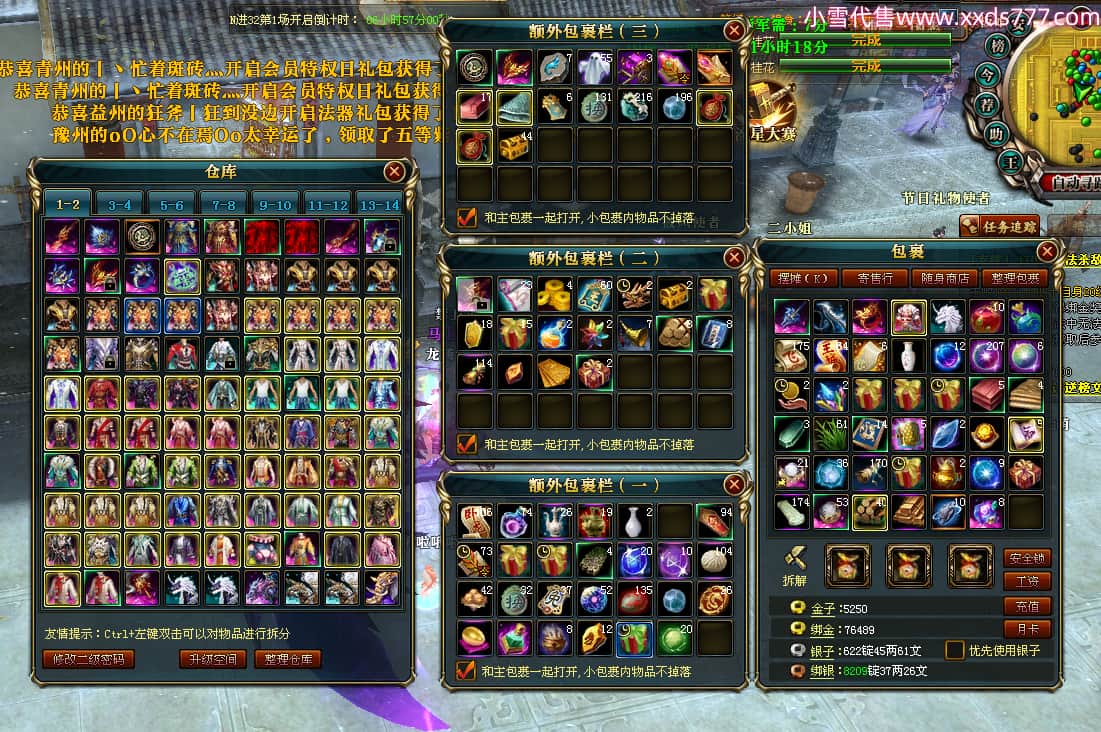This screenshot has height=732, width=1101.
Task: Click the 安全锁 safety lock button
Action: point(1027,558)
